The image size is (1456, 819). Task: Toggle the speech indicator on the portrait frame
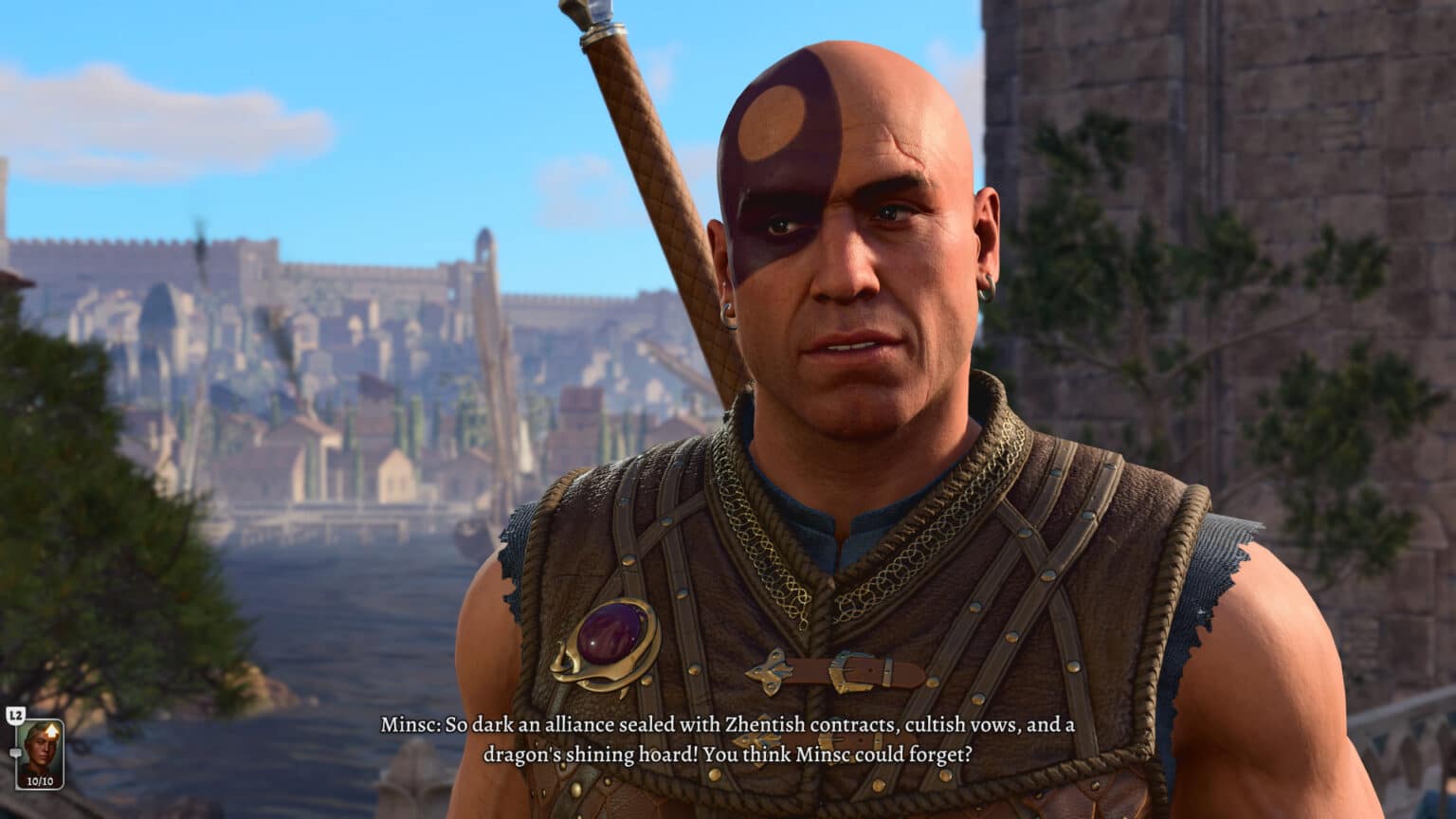point(15,753)
